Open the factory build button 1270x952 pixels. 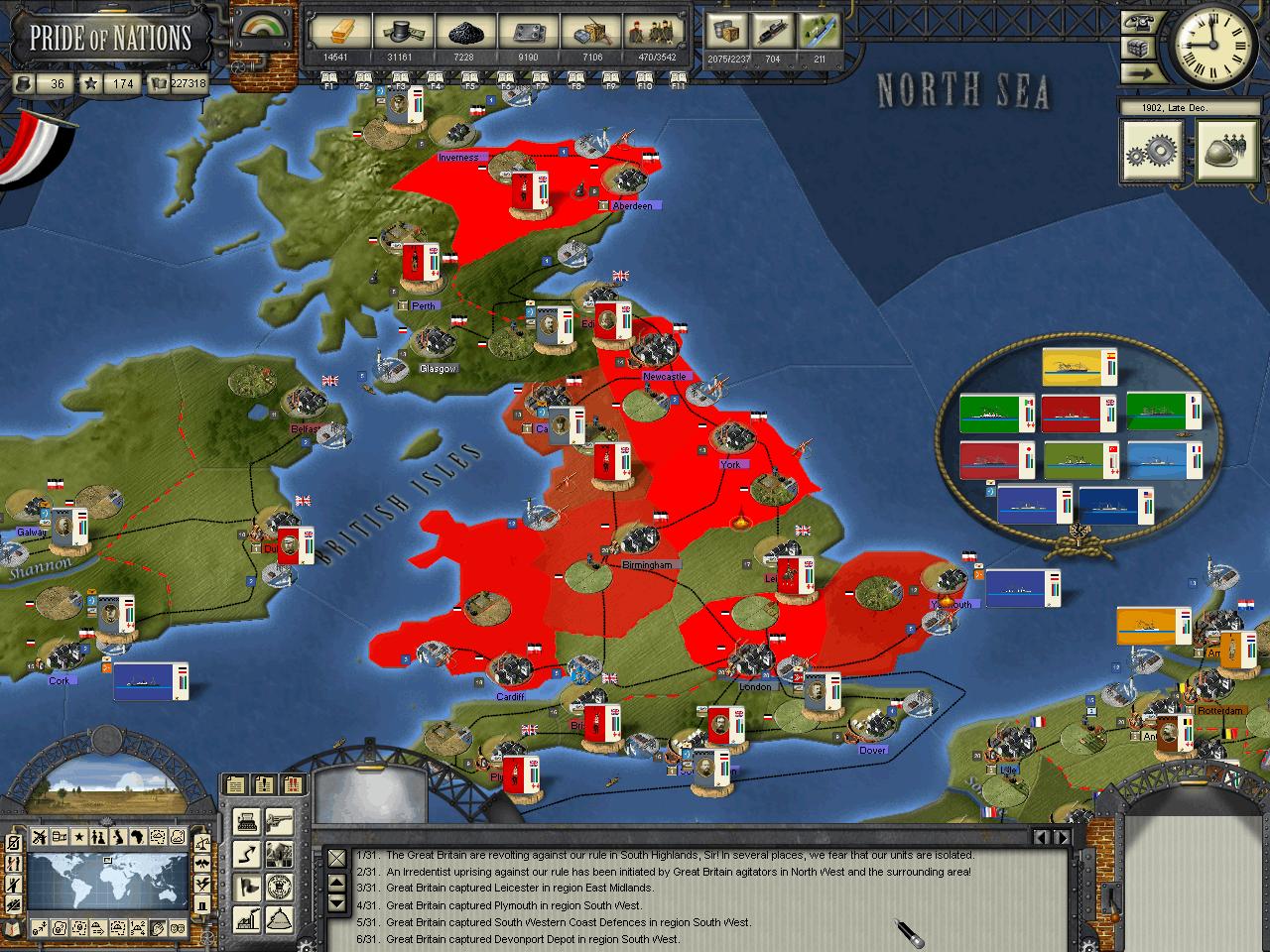(x=245, y=918)
